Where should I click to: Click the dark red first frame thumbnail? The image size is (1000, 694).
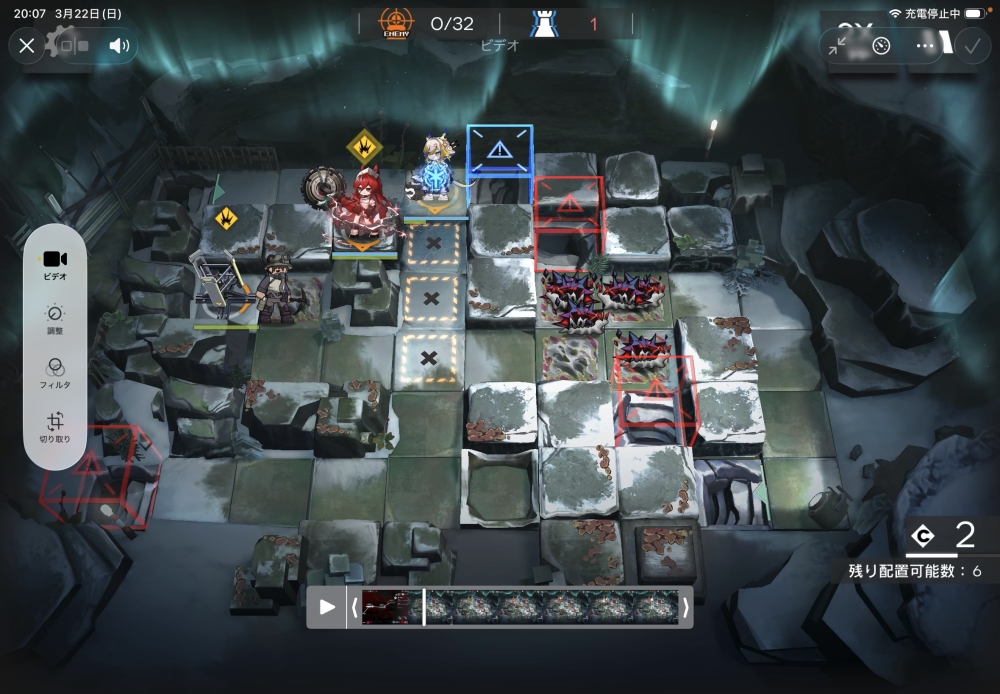tap(390, 607)
